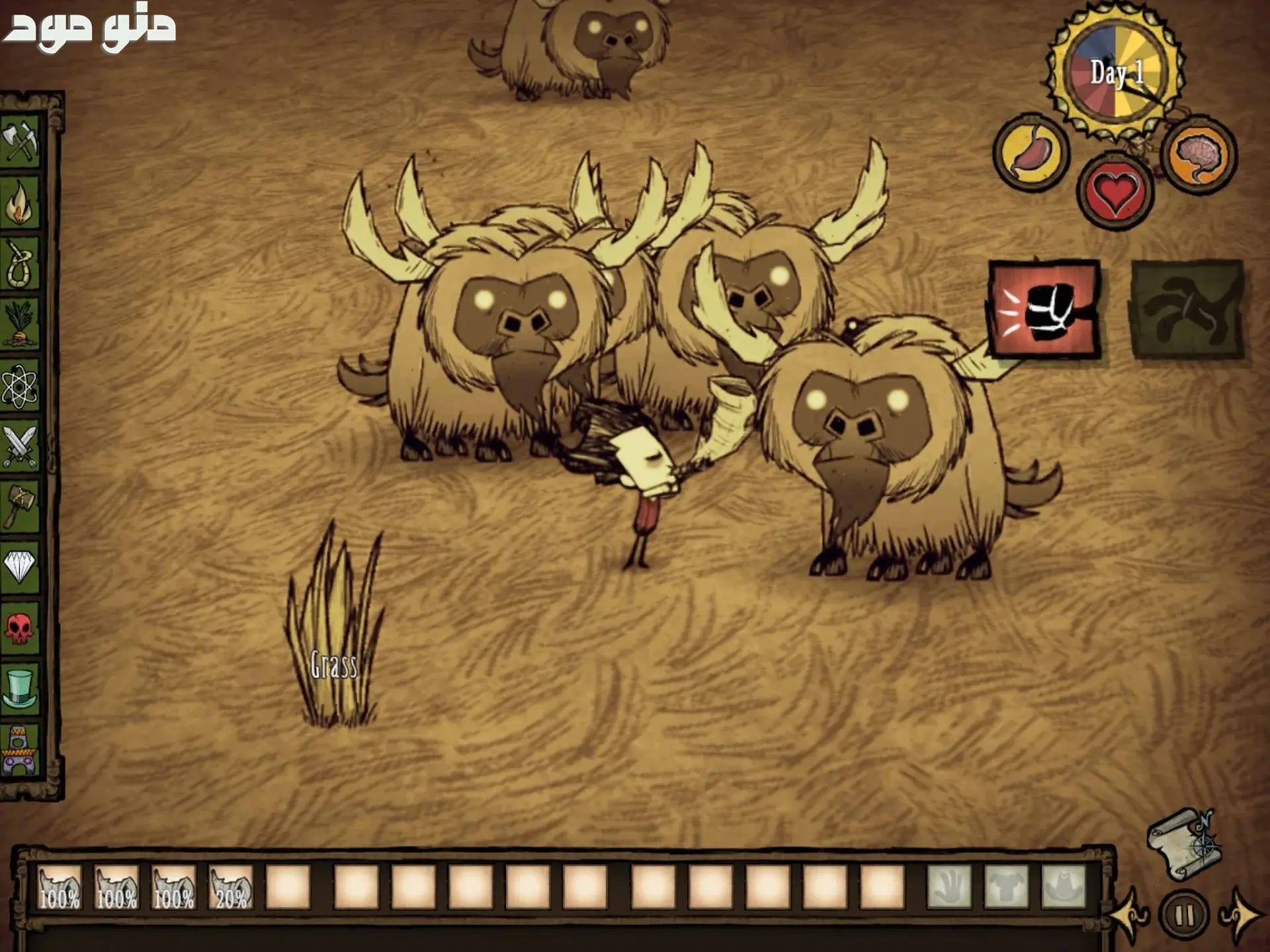Switch to the Dress tab with top hat
The width and height of the screenshot is (1270, 952).
pyautogui.click(x=20, y=688)
